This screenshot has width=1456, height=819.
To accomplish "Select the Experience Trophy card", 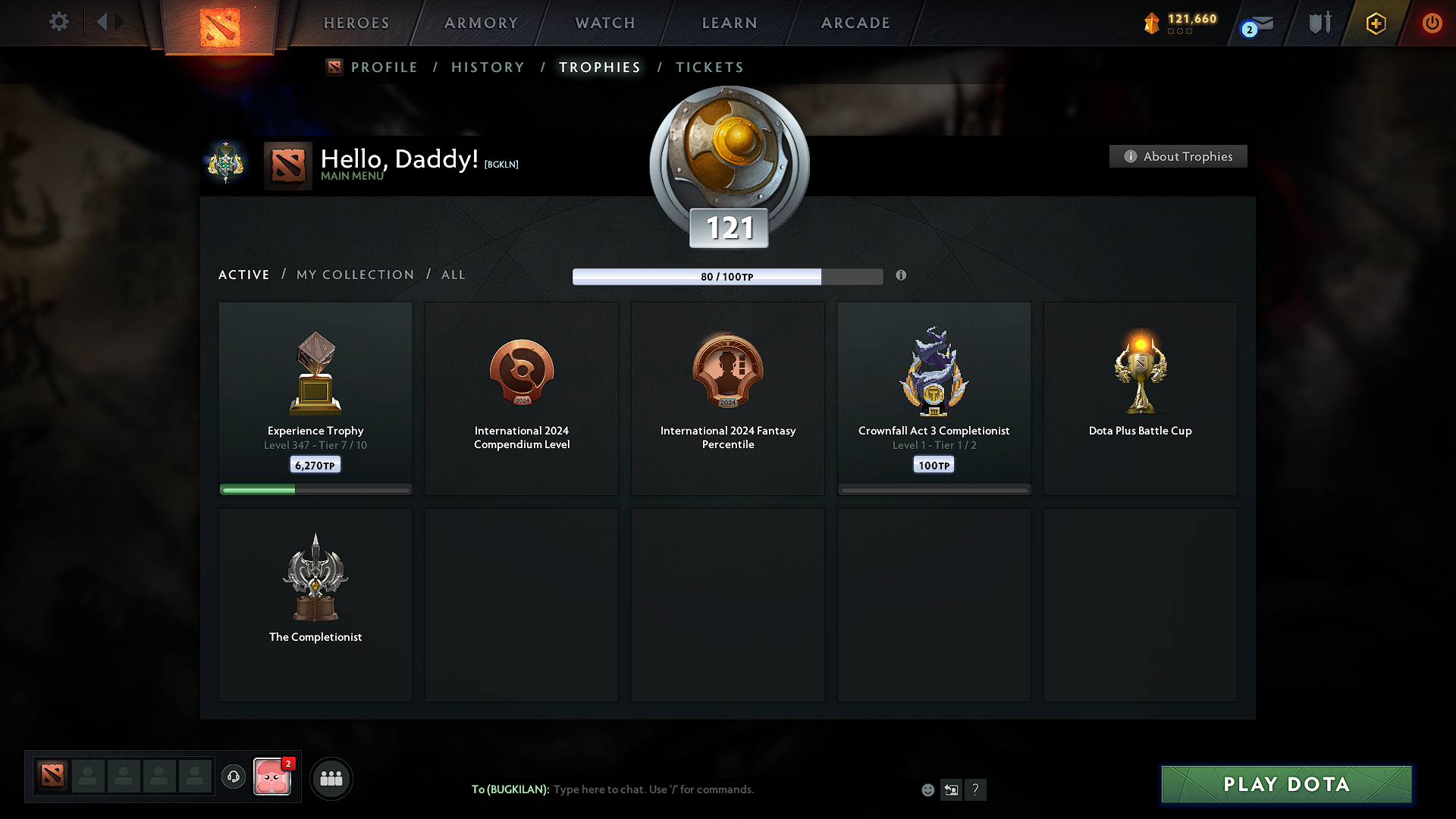I will point(315,398).
